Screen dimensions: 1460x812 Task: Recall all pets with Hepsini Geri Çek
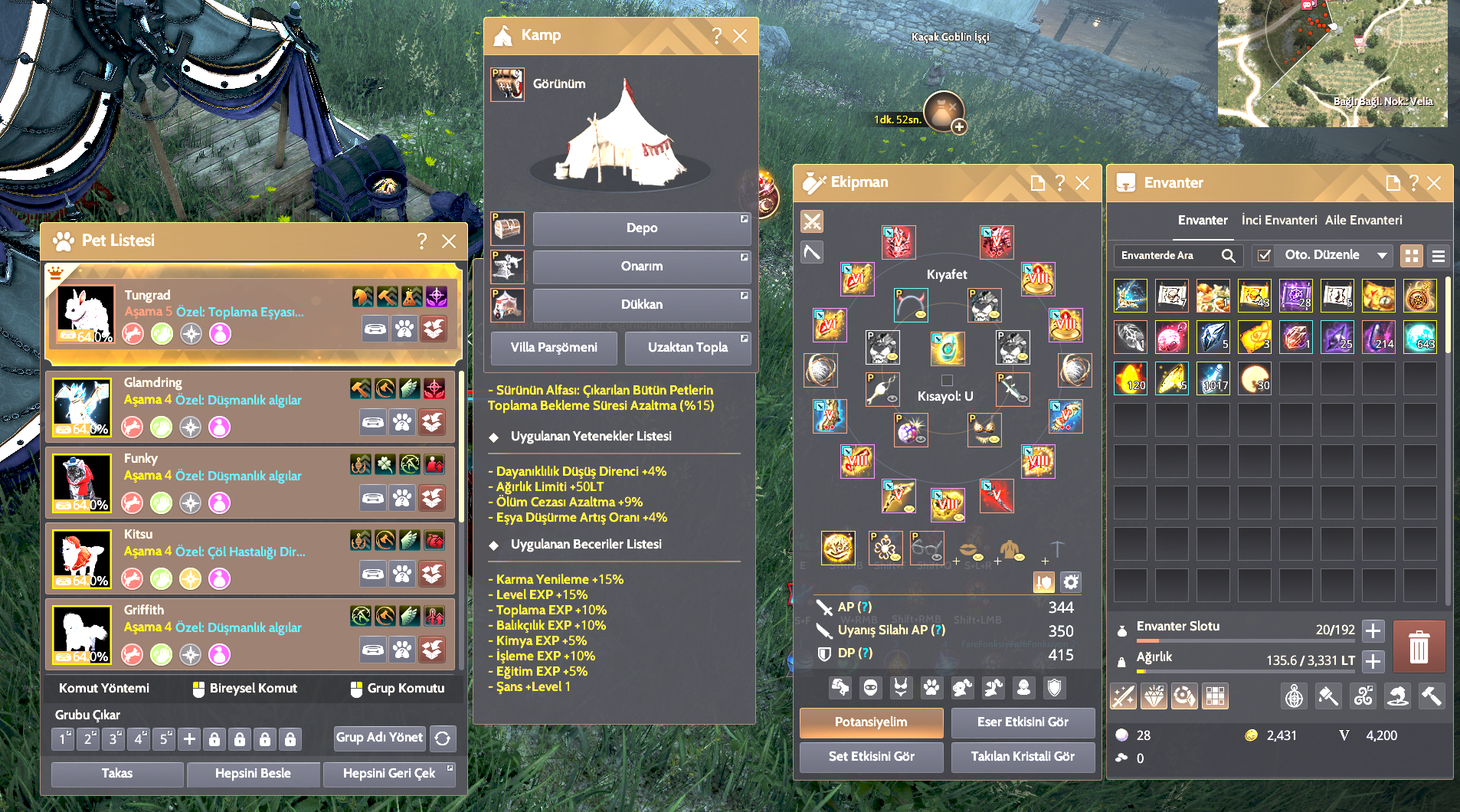[x=388, y=774]
